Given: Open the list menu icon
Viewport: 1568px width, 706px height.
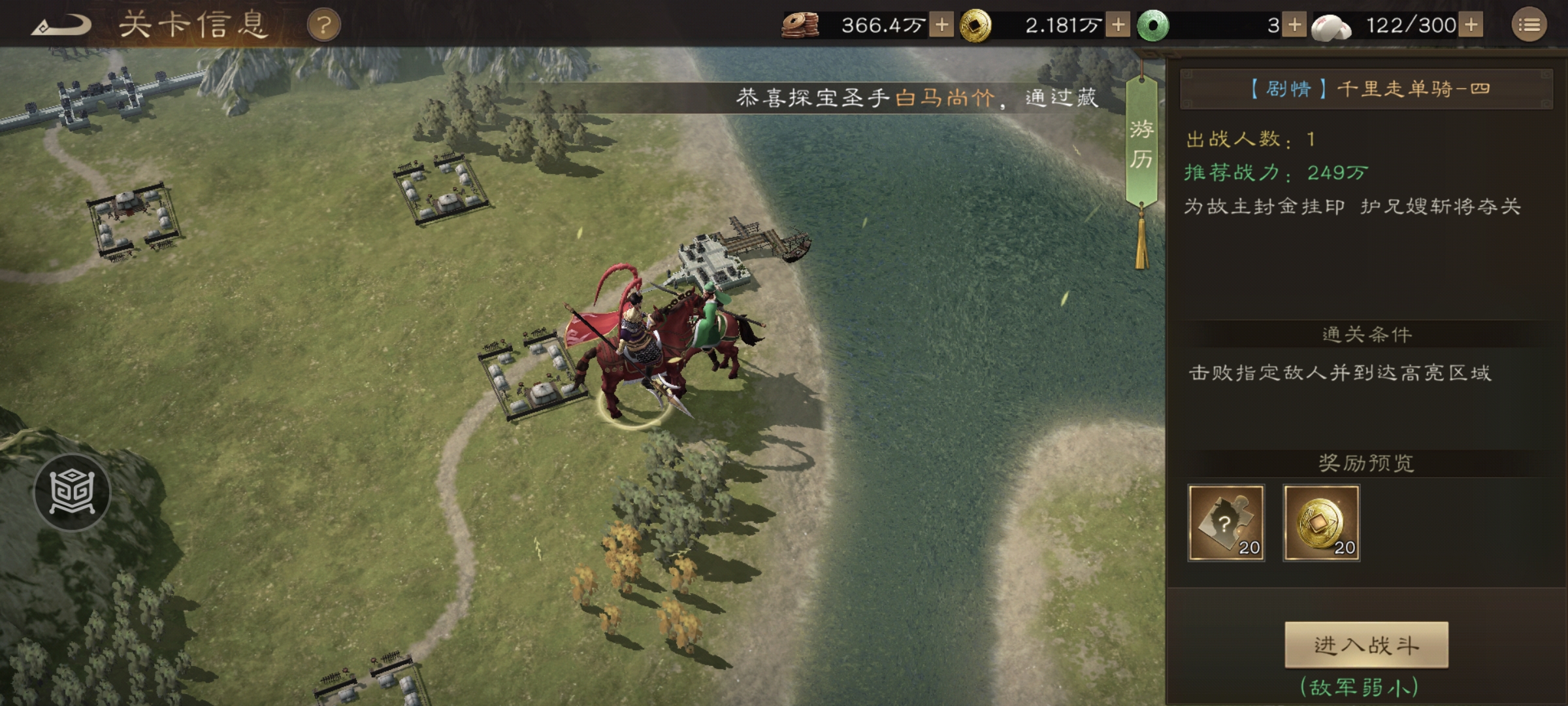Looking at the screenshot, I should pos(1529,25).
